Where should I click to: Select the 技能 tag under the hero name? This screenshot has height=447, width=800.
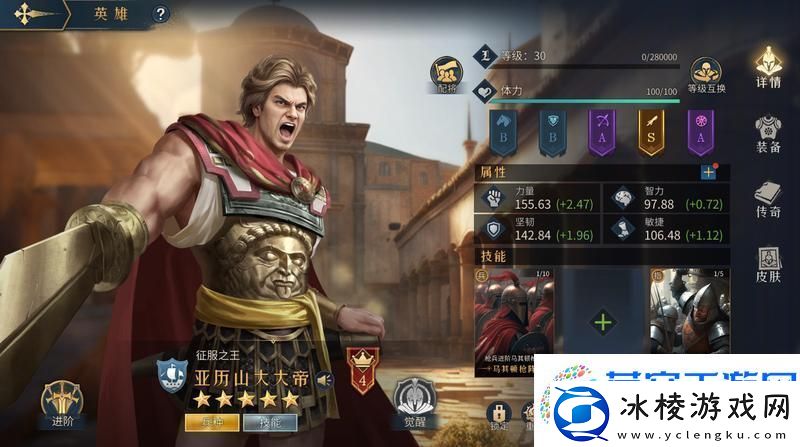tap(268, 421)
